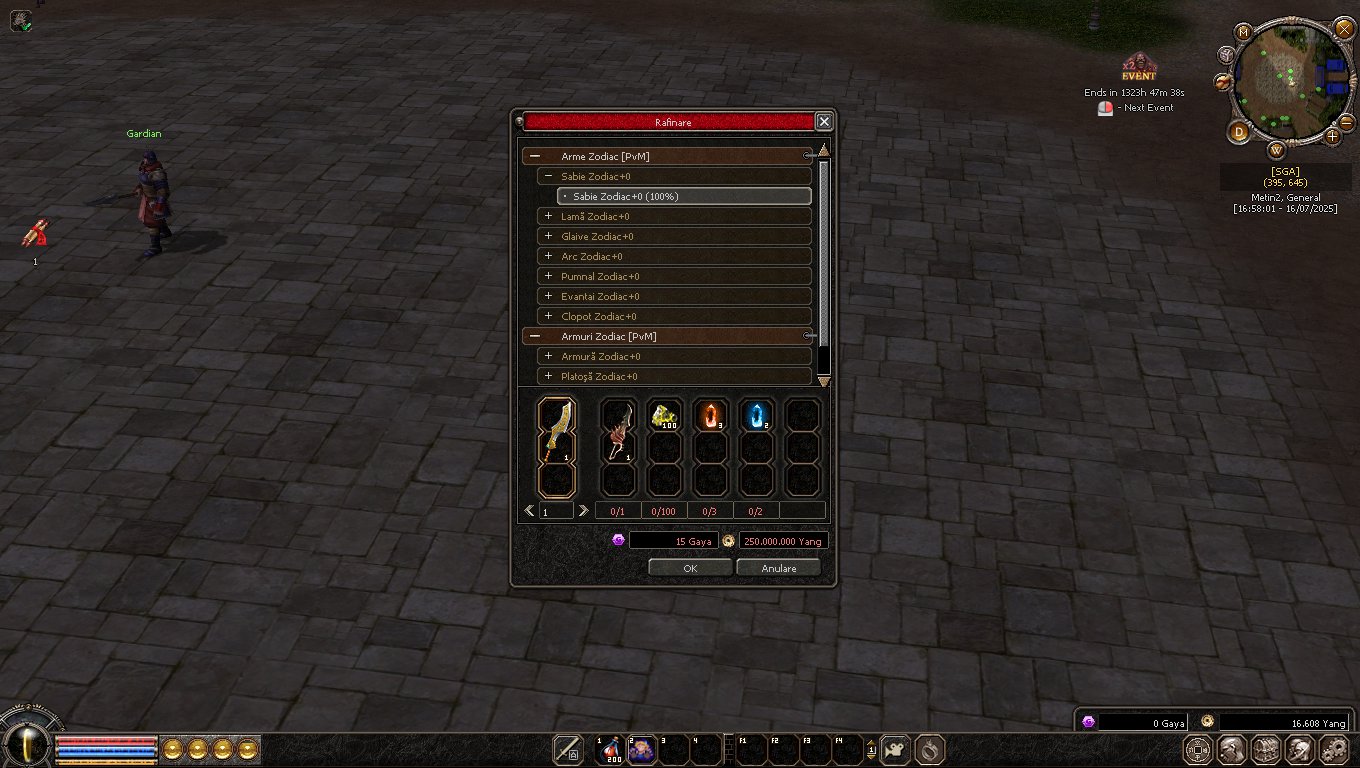Confirm refinement with the OK button

pos(690,568)
